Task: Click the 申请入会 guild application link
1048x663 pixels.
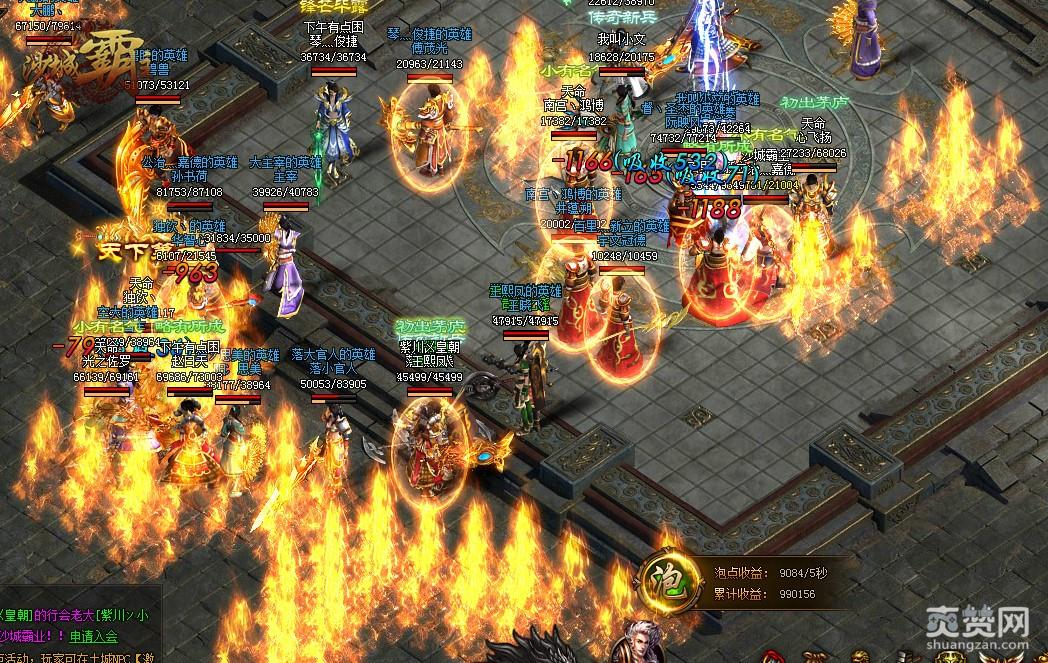Action: (x=93, y=635)
